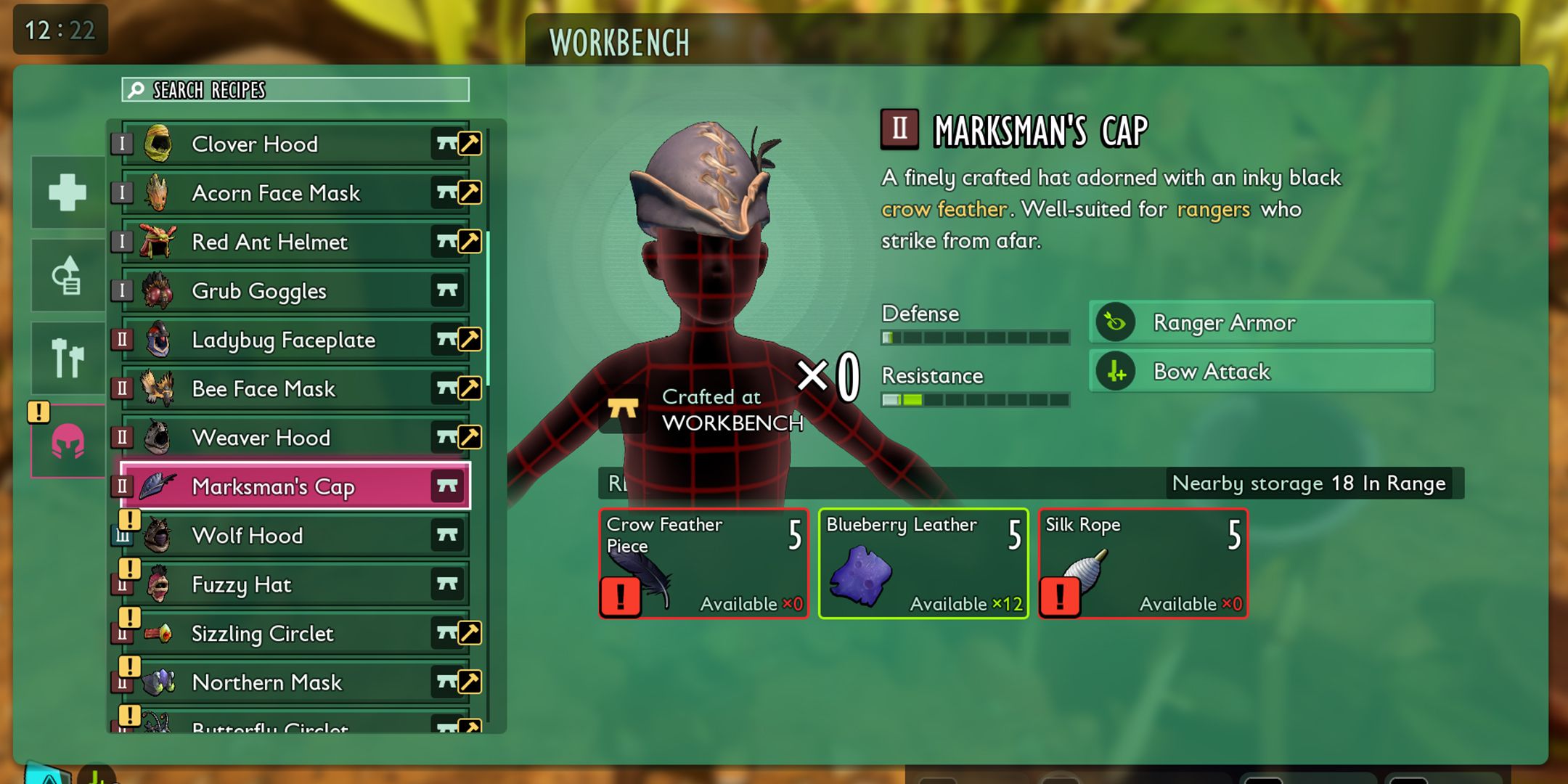The height and width of the screenshot is (784, 1568).
Task: Inspect the Blueberry Leather ingredient
Action: (923, 564)
